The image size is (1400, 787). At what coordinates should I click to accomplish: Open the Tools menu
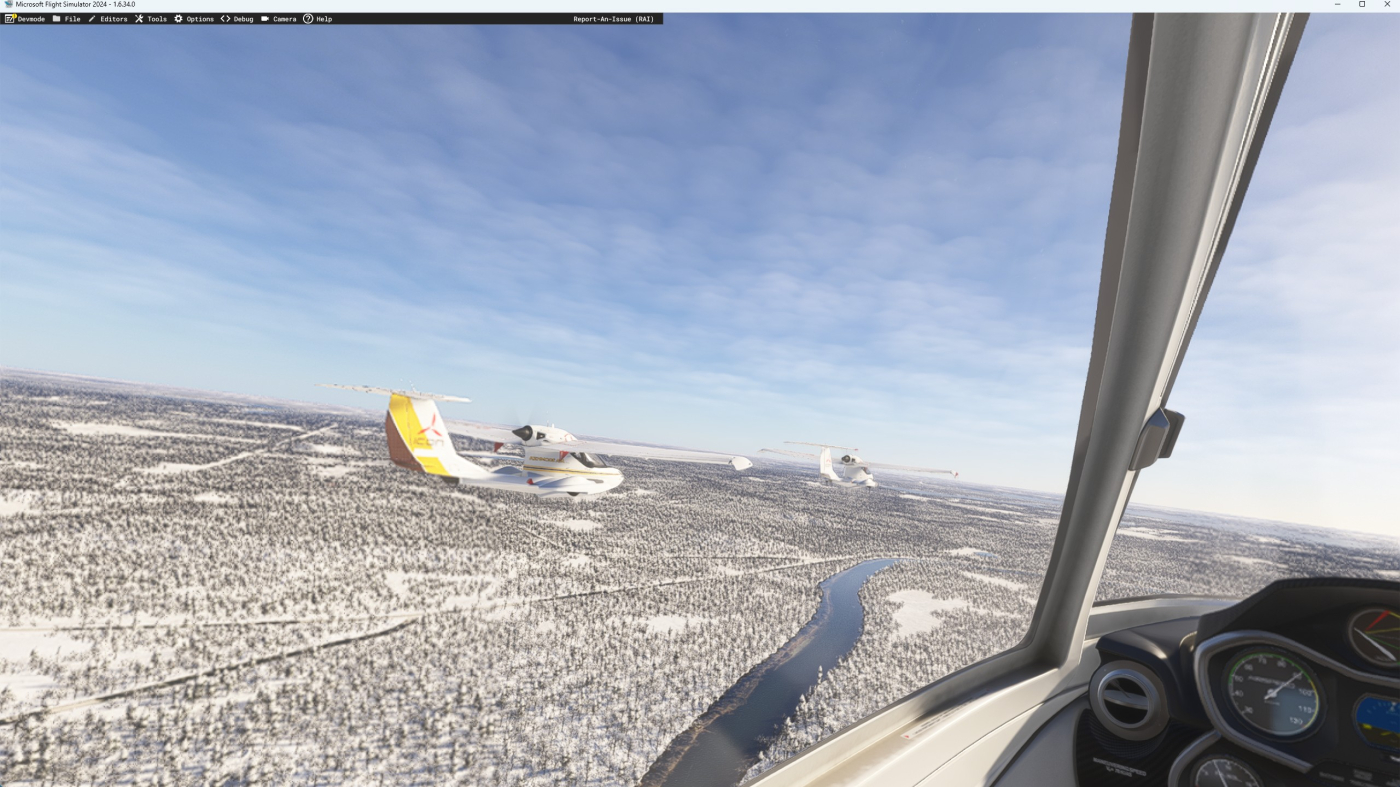[152, 19]
